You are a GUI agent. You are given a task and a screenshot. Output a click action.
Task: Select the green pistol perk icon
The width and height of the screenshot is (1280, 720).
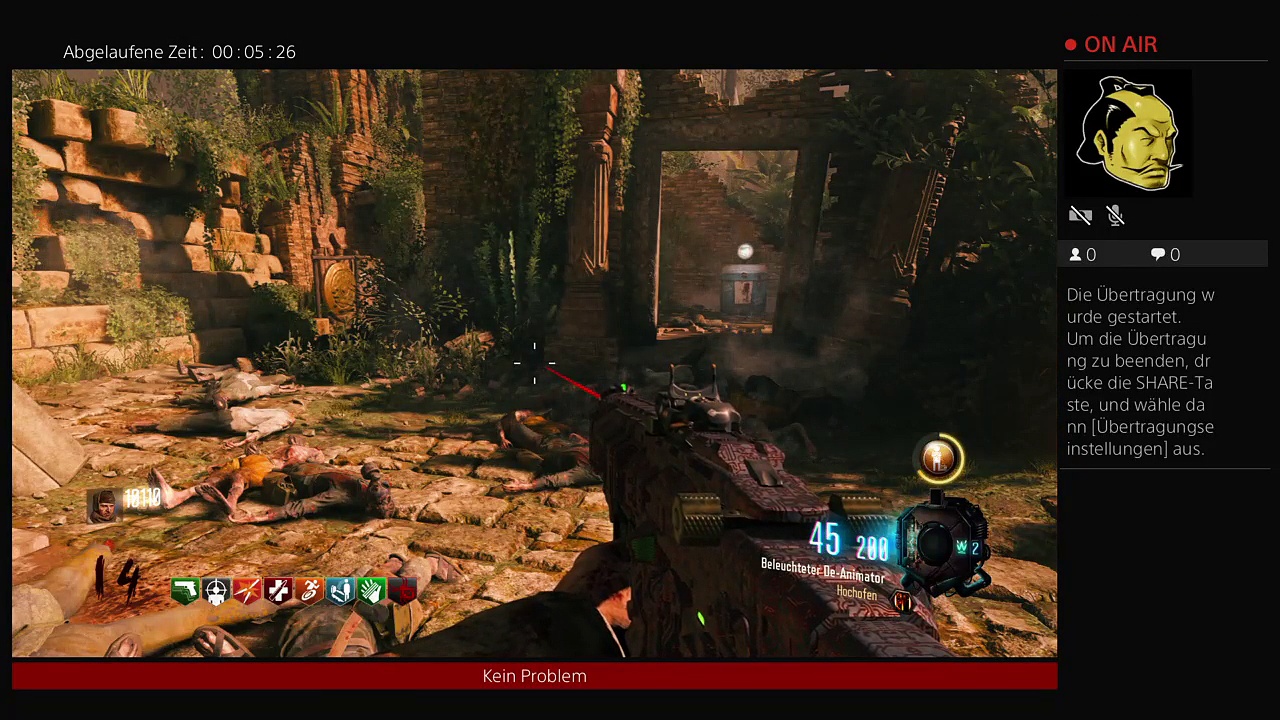pos(185,591)
